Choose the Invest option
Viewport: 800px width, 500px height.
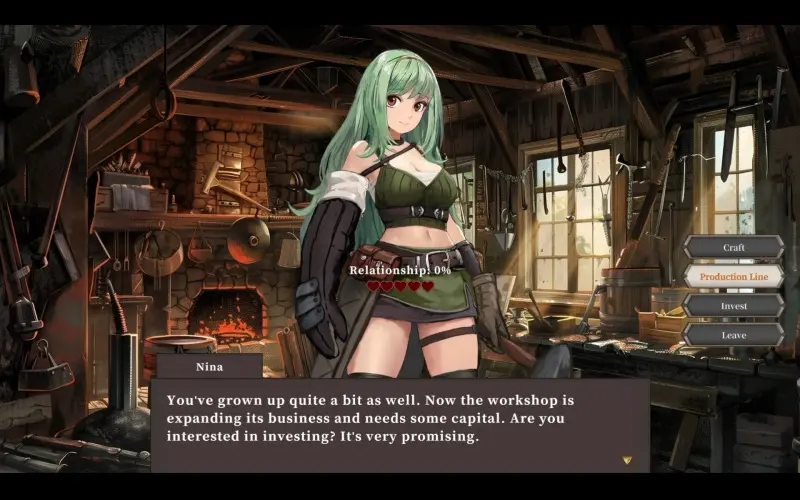click(733, 306)
